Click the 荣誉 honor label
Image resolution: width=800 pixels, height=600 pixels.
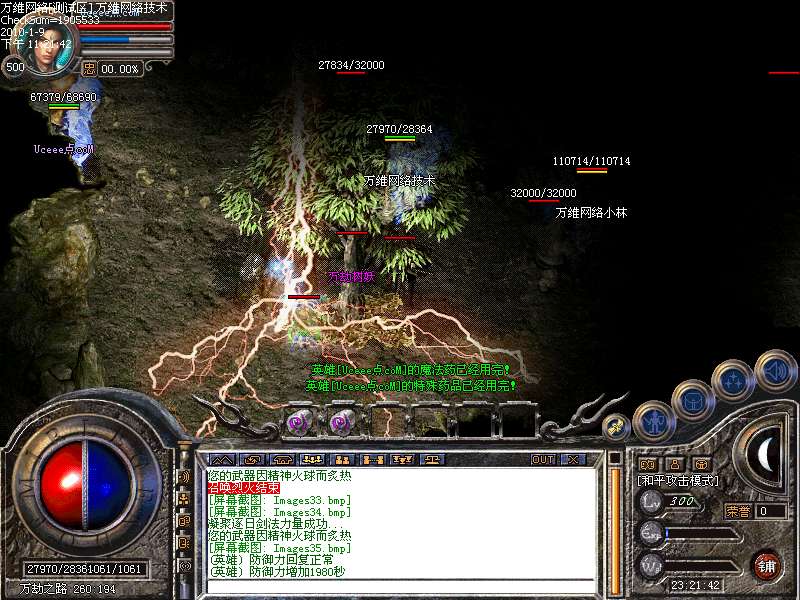point(737,511)
